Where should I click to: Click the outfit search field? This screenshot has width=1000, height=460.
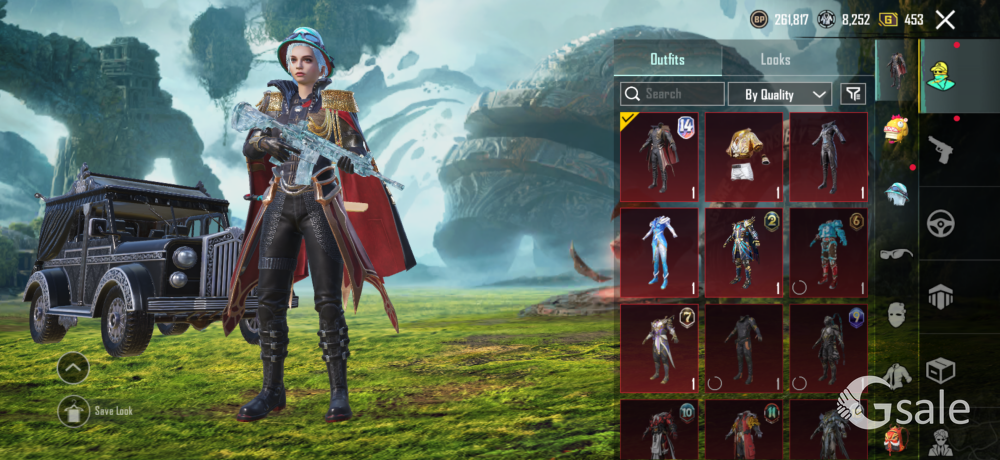point(672,94)
